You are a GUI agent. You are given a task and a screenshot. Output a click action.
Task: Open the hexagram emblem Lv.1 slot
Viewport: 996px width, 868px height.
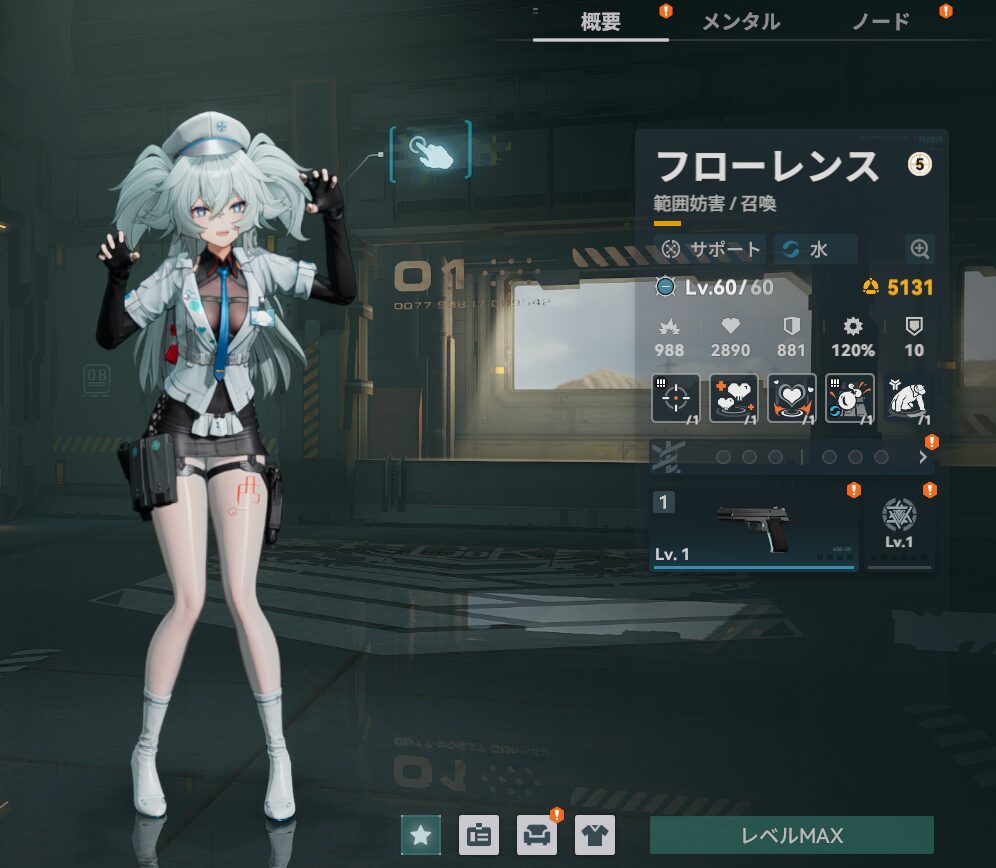(x=899, y=526)
